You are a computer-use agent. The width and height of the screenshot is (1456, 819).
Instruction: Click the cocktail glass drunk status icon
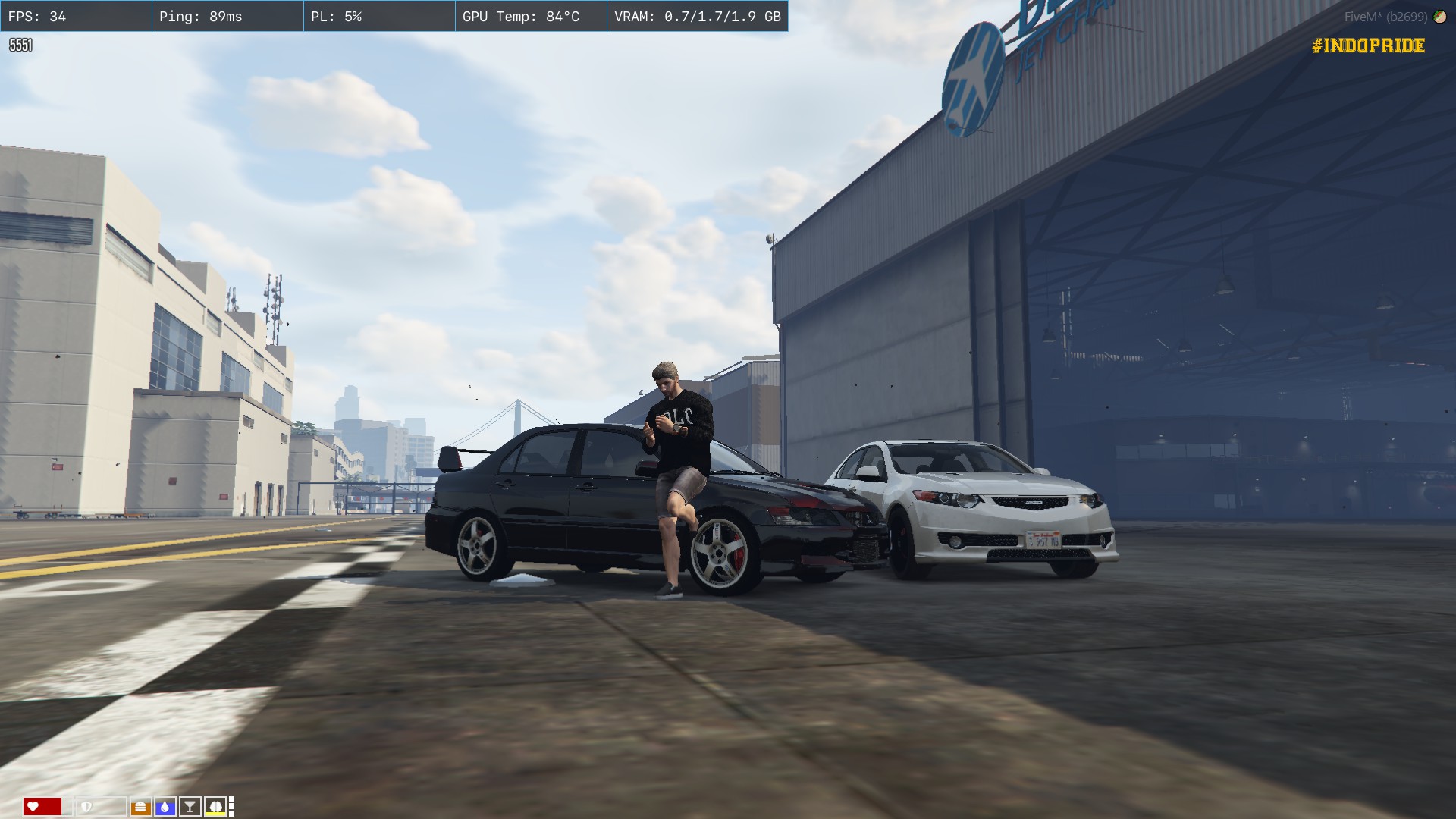click(190, 807)
